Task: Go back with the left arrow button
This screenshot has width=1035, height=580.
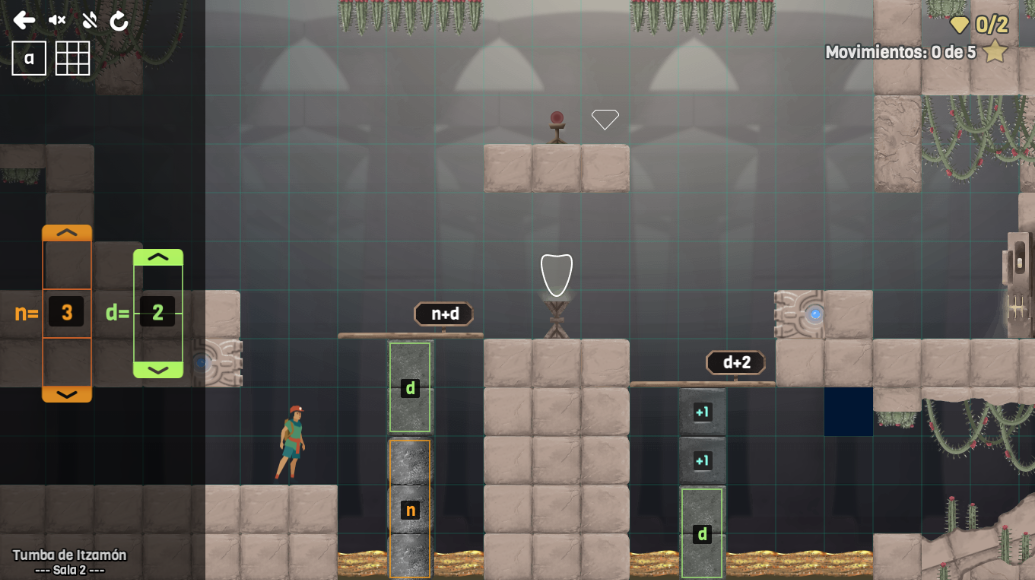Action: [24, 20]
